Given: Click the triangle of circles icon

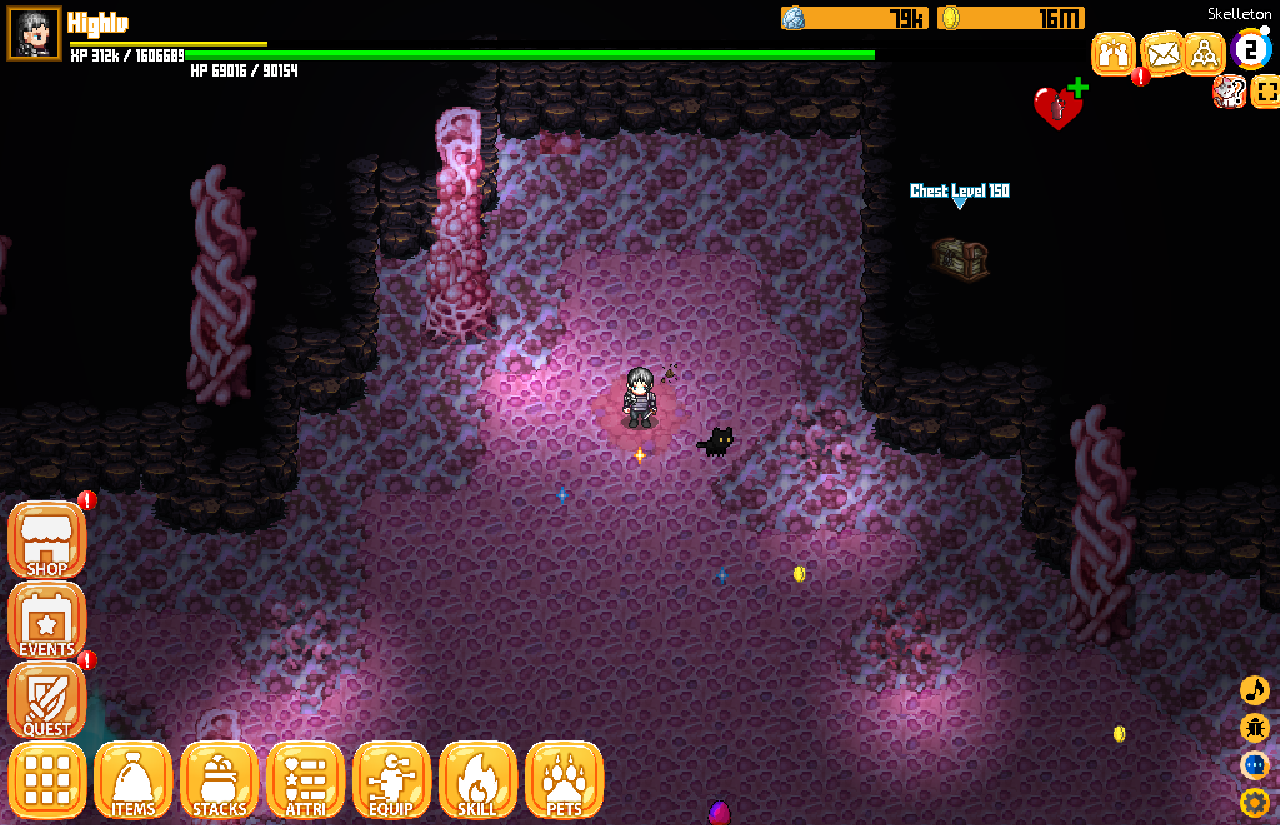Looking at the screenshot, I should (1205, 54).
